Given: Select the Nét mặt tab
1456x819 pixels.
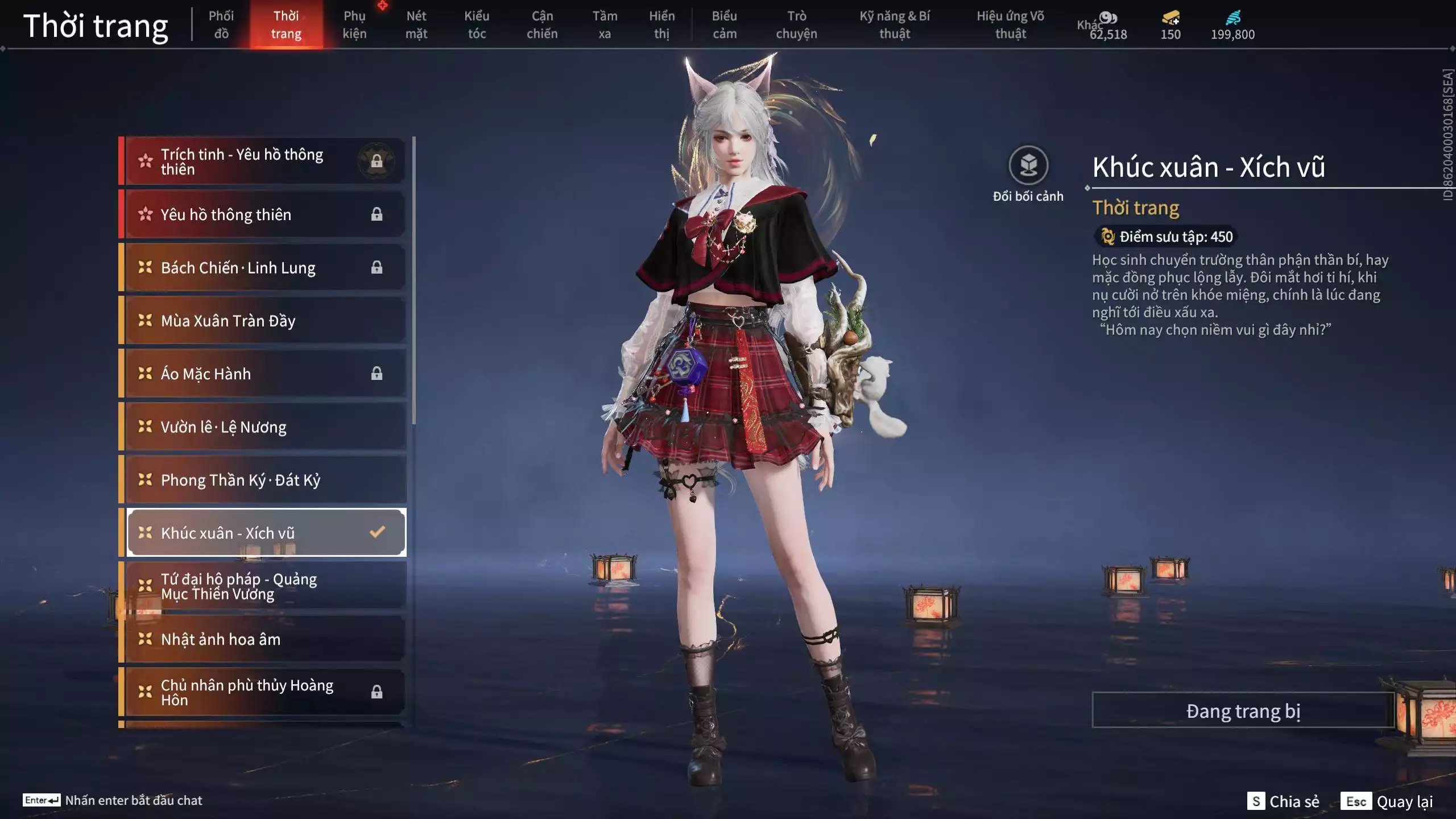Looking at the screenshot, I should click(416, 24).
